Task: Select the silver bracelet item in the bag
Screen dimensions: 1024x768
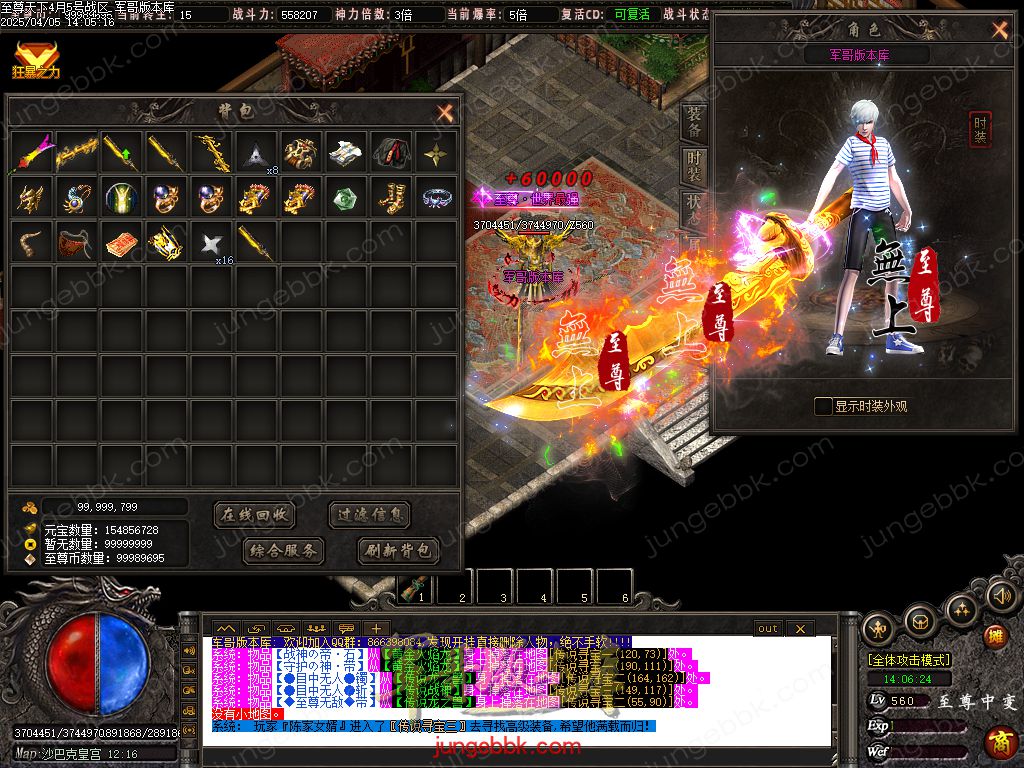Action: pos(438,197)
